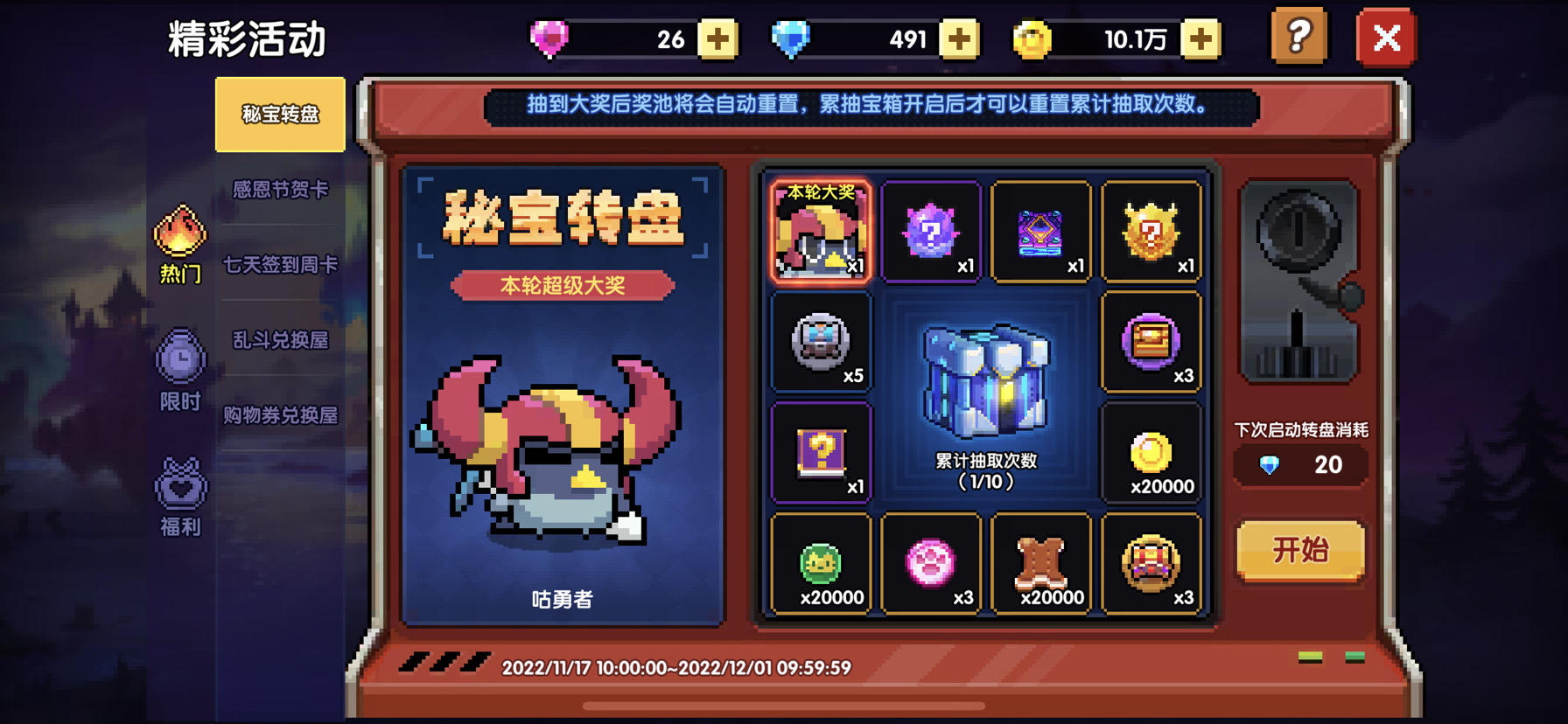
Task: Open the pink paw prize x3
Action: click(x=931, y=564)
